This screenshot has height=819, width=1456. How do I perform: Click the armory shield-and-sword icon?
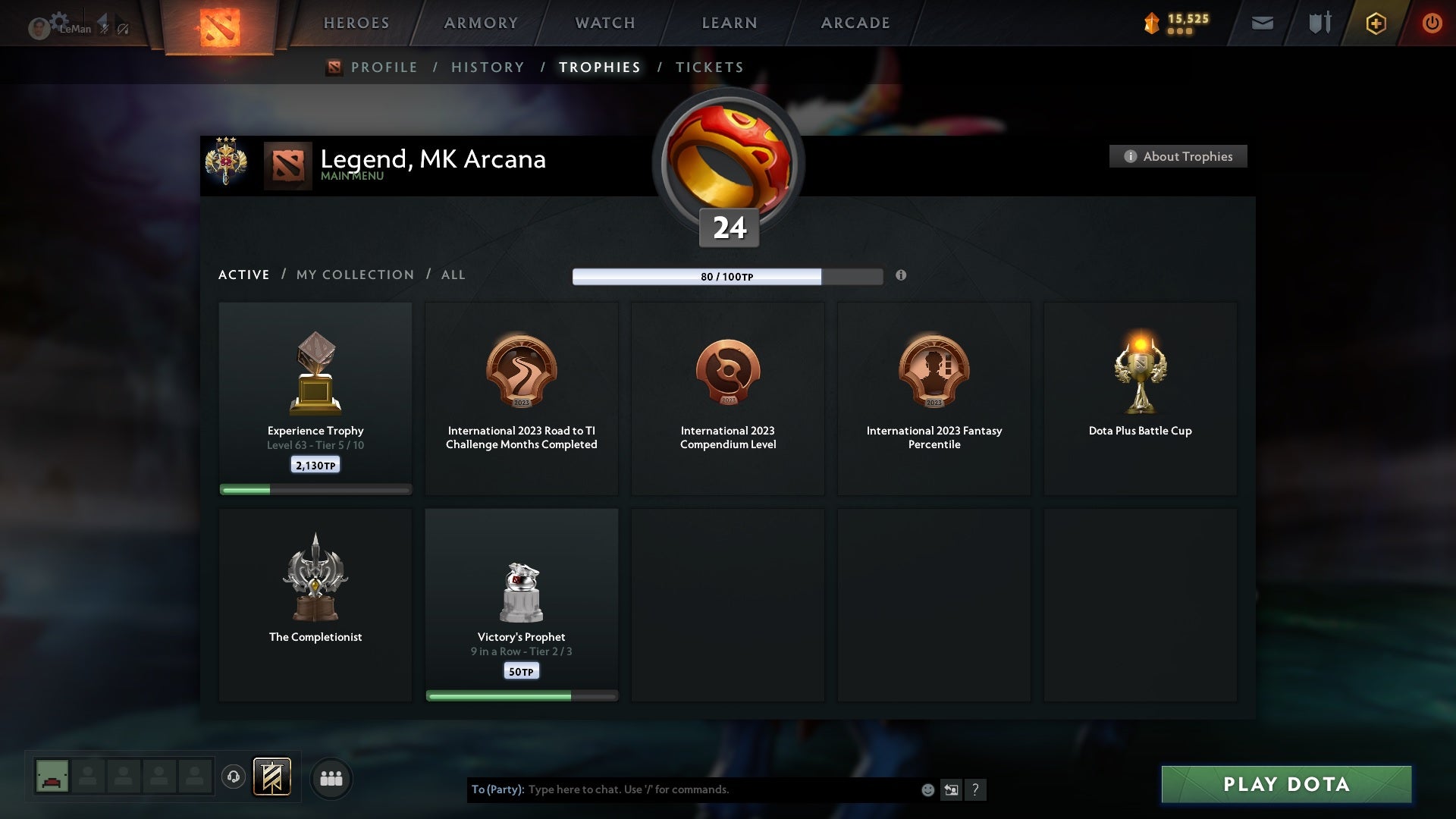tap(1319, 24)
